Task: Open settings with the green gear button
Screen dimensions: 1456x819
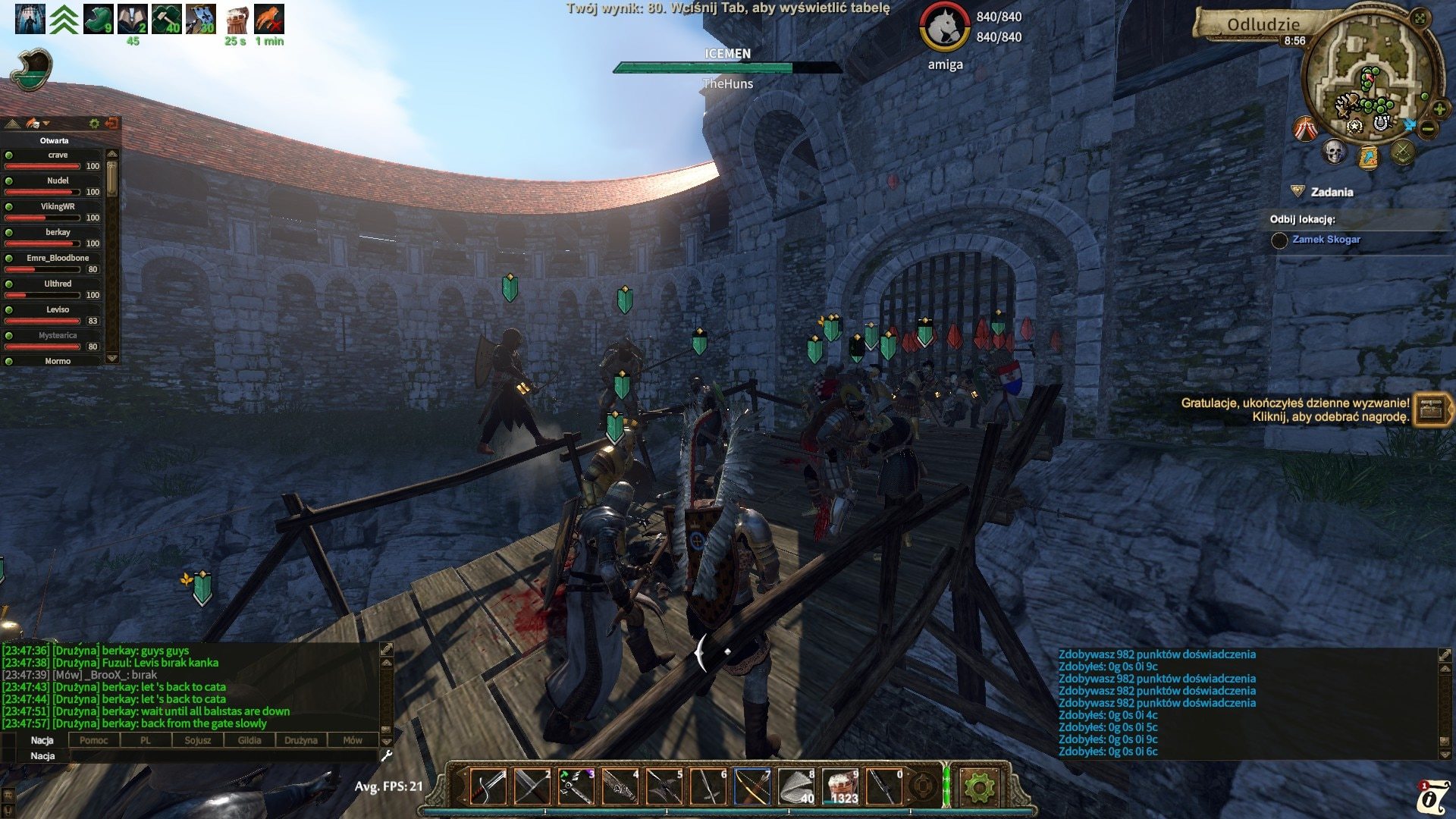Action: click(x=978, y=787)
